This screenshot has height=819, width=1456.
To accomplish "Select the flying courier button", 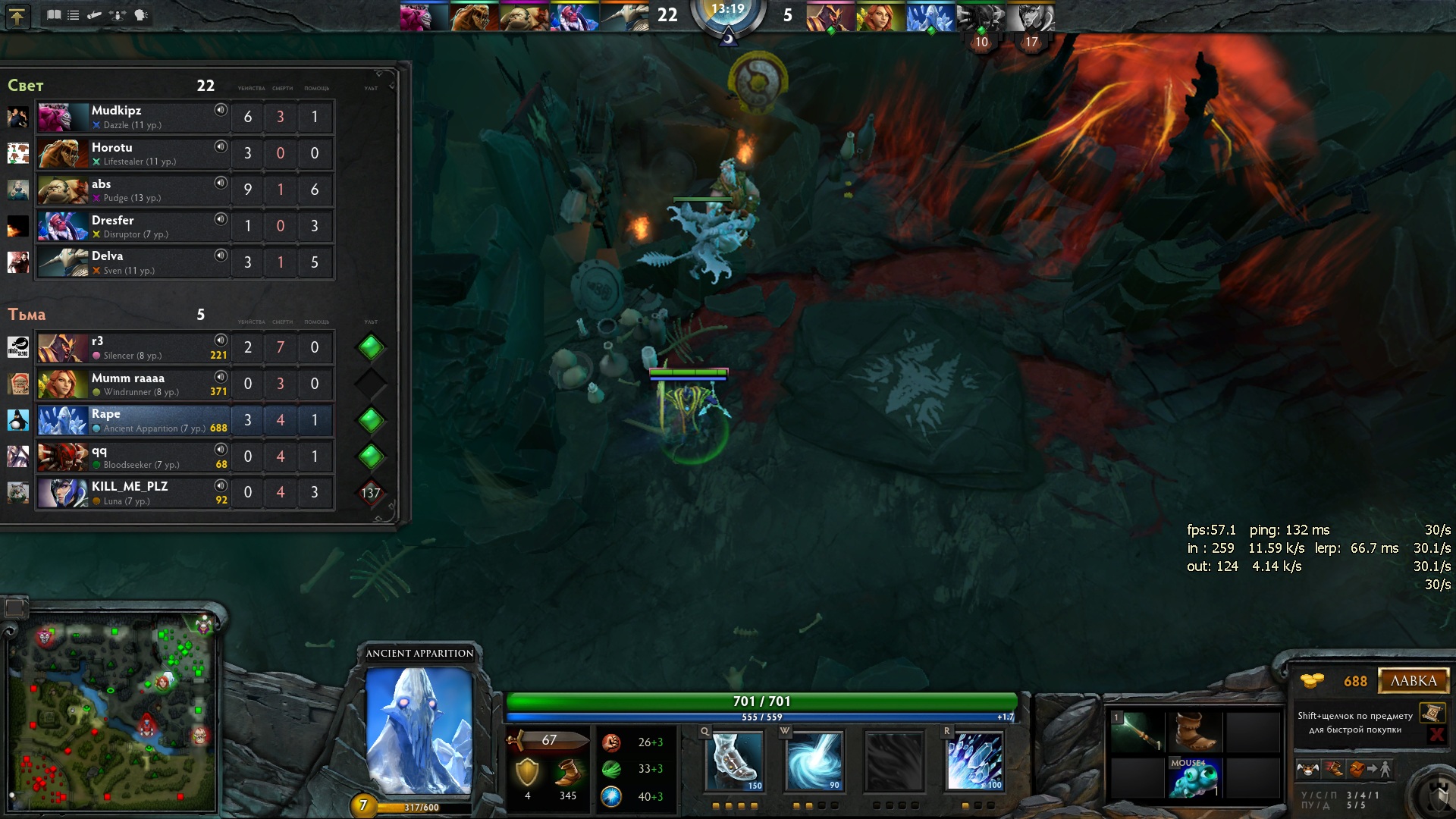I will click(1308, 769).
